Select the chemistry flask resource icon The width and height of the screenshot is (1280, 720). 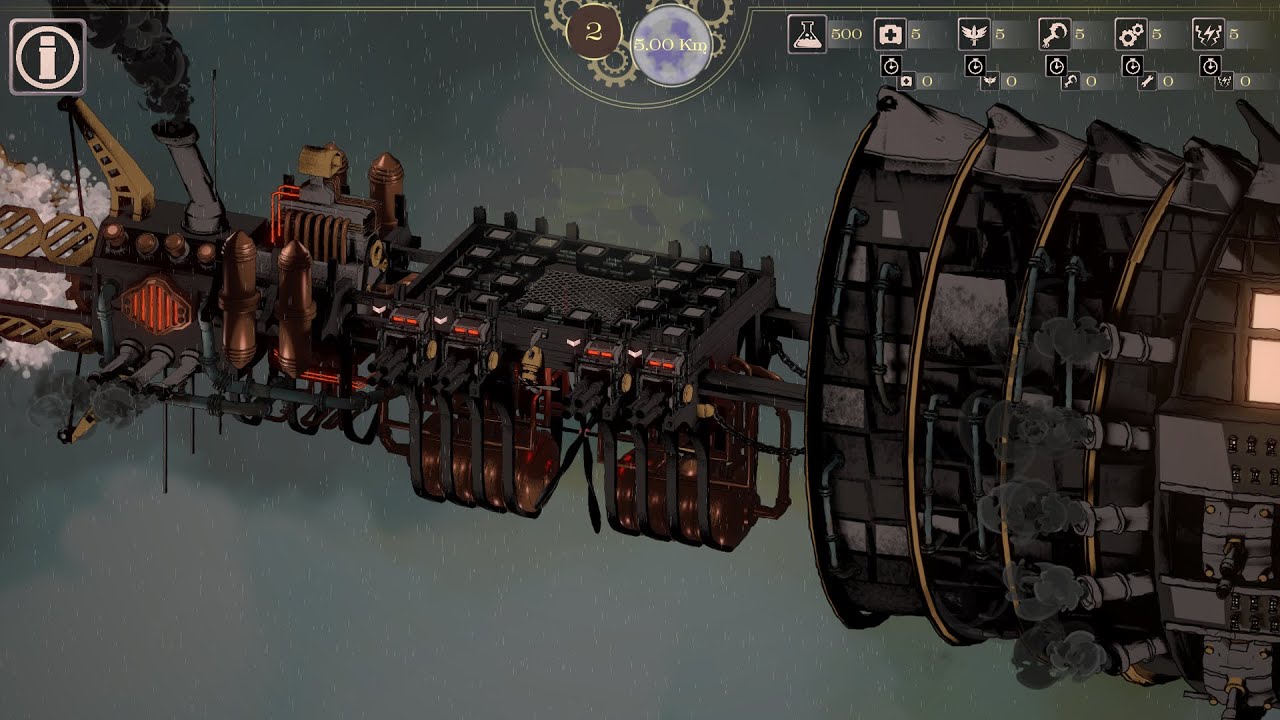[x=807, y=35]
